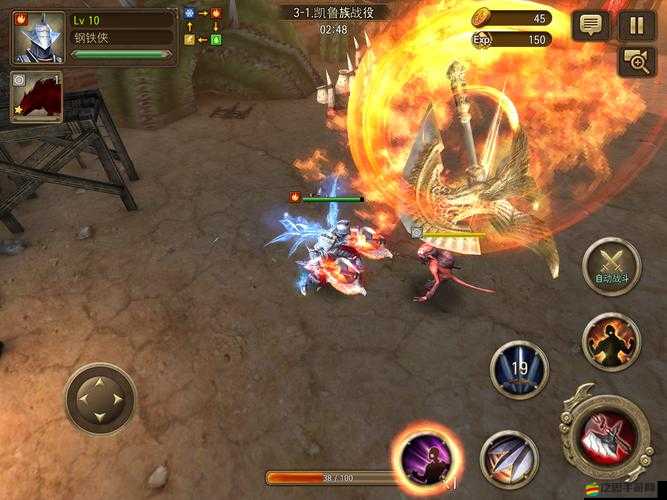Toggle the 自动战斗 auto-battle button
This screenshot has height=500, width=667.
(611, 267)
